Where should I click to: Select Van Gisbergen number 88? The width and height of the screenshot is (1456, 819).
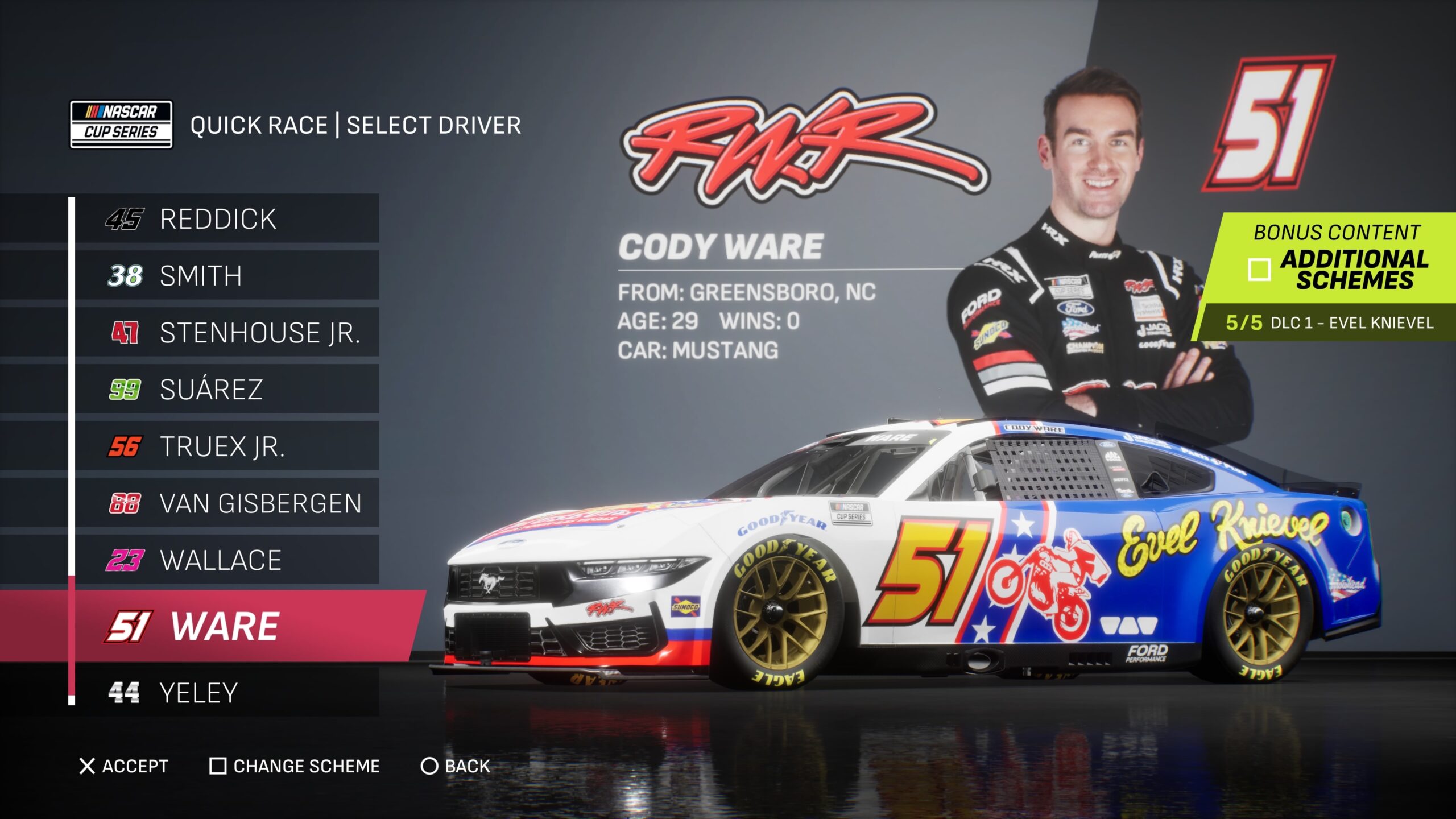tap(260, 503)
